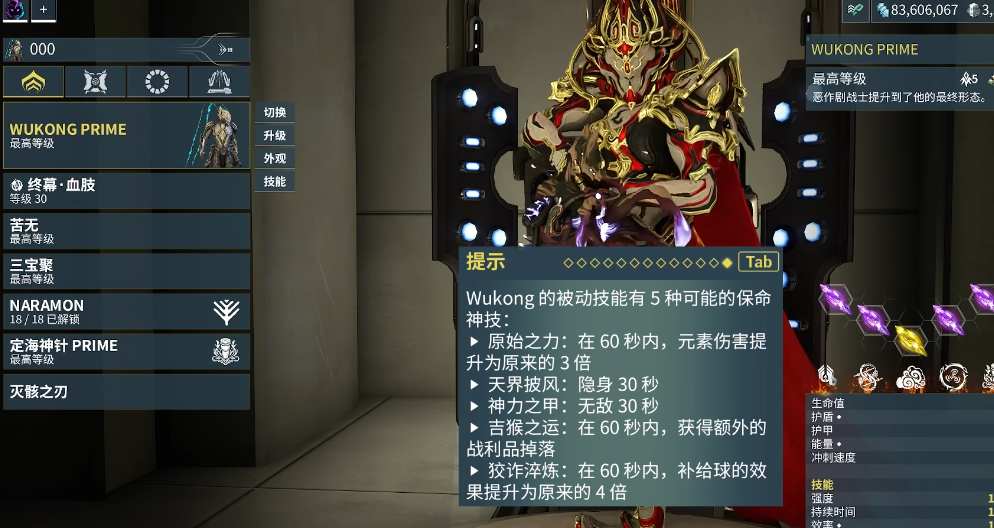Click the 切换 (switch) button
This screenshot has height=528, width=994.
[275, 112]
